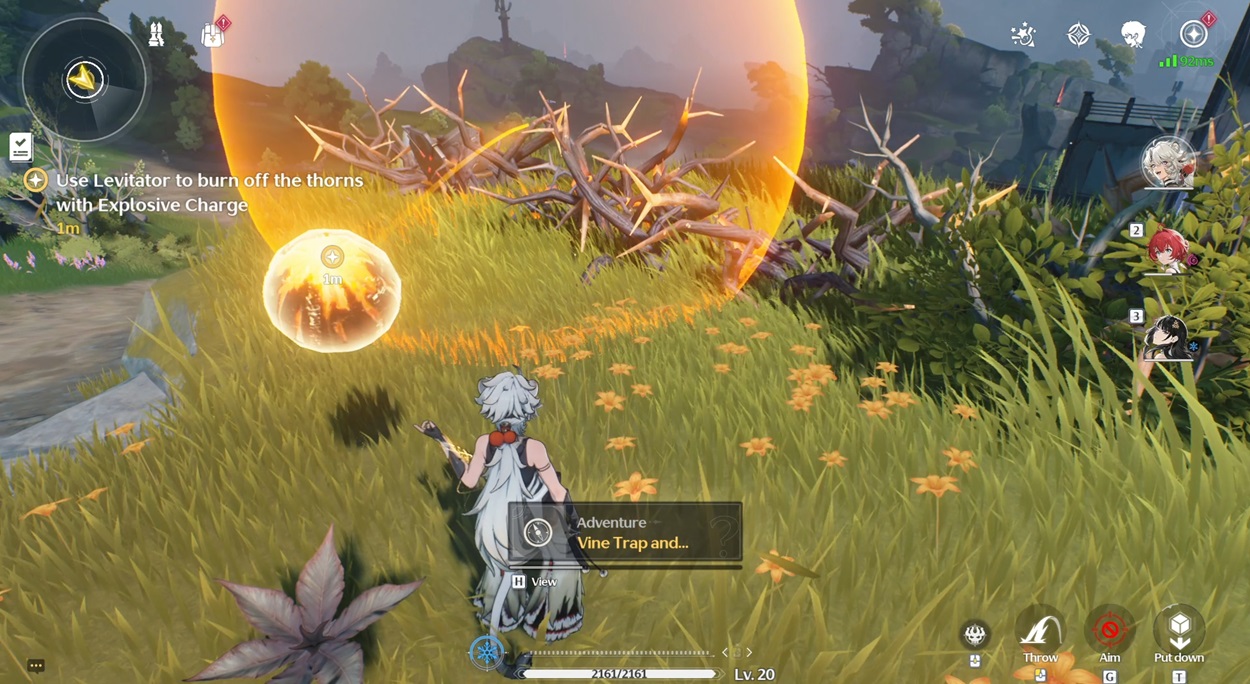View the Adventure Vine Trap tutorial popup
Image resolution: width=1250 pixels, height=684 pixels.
[625, 533]
